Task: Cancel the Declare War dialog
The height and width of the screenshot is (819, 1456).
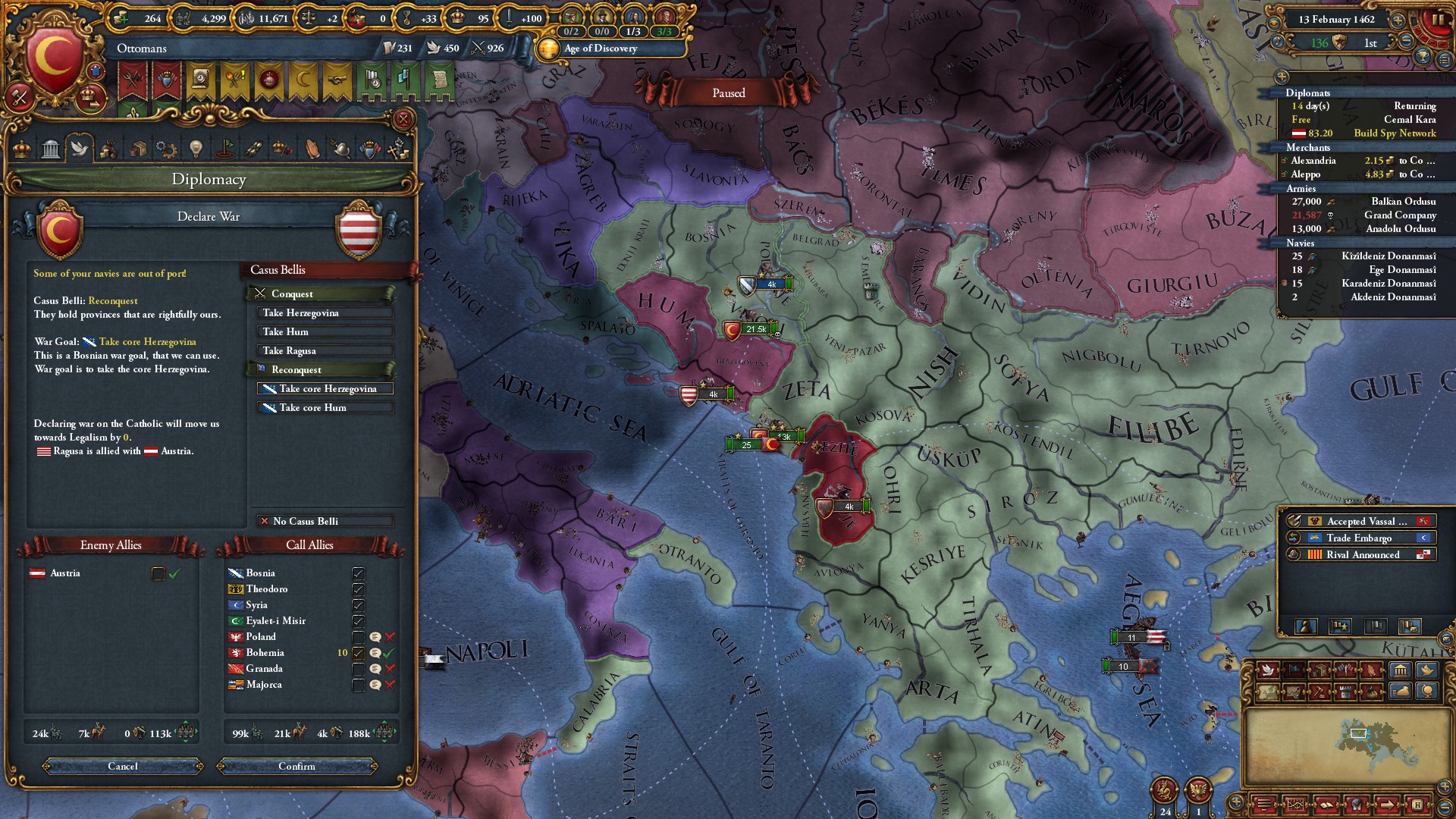Action: 123,767
